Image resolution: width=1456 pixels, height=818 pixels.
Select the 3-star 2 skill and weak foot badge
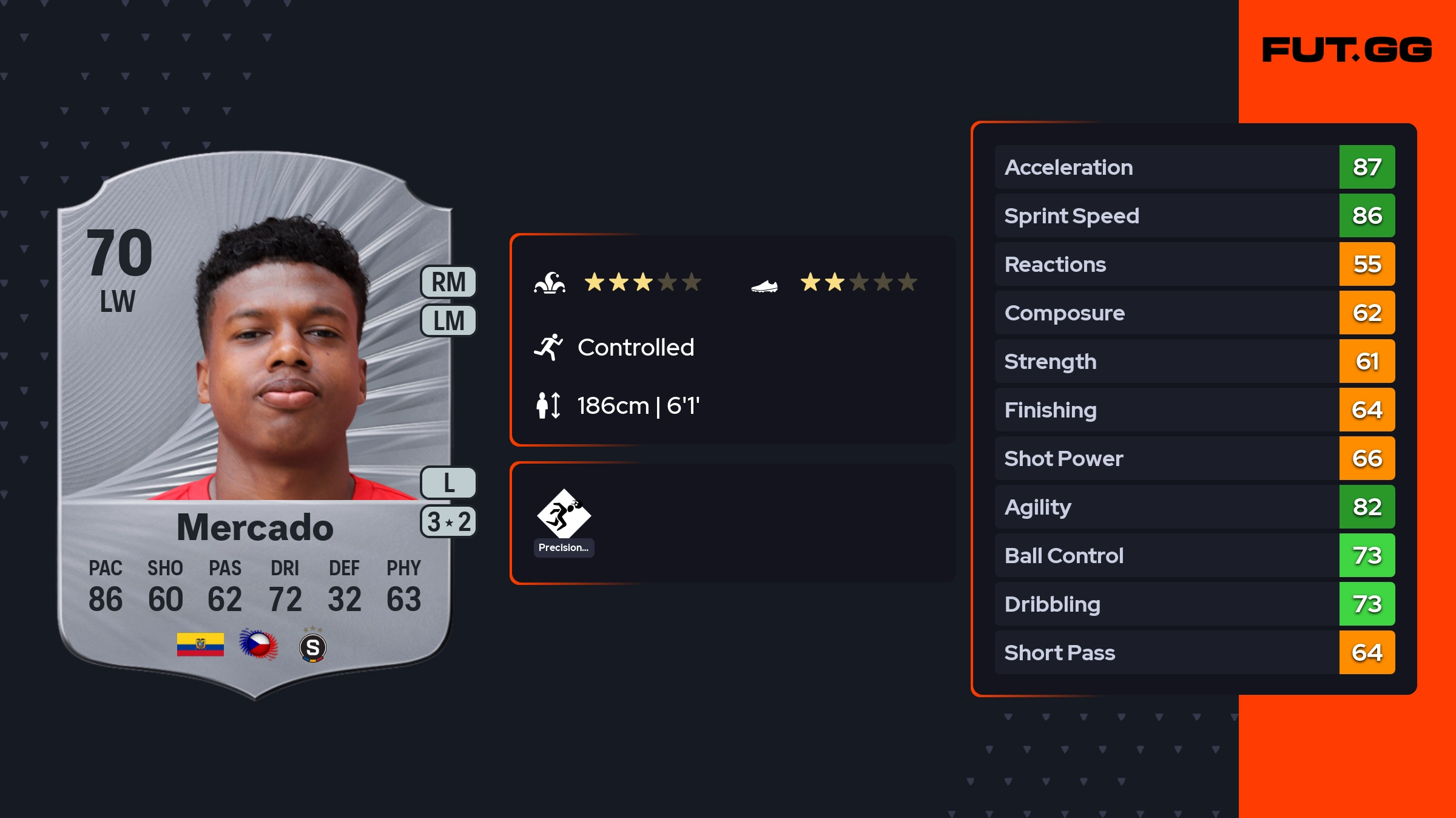[448, 522]
